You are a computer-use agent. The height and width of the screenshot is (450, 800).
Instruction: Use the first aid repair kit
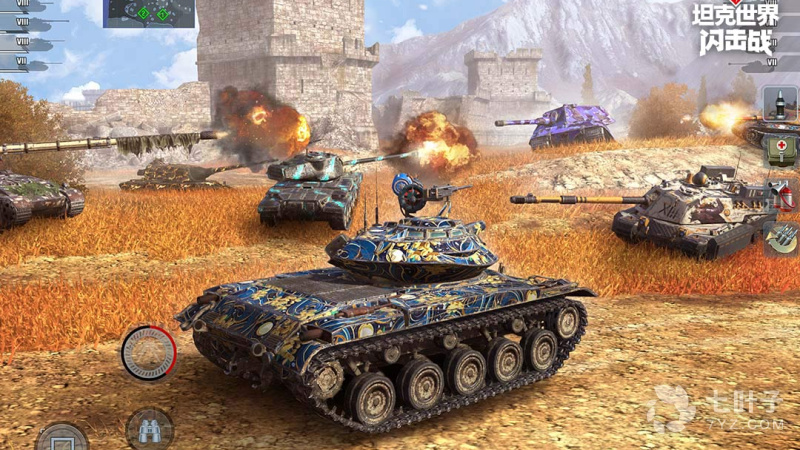[x=779, y=150]
